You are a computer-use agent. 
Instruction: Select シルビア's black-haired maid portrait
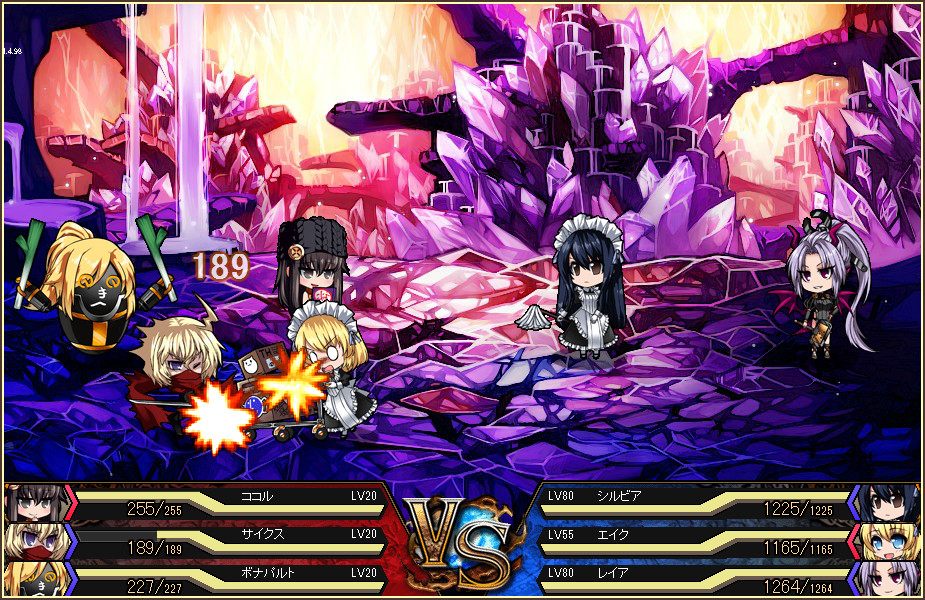(x=888, y=502)
